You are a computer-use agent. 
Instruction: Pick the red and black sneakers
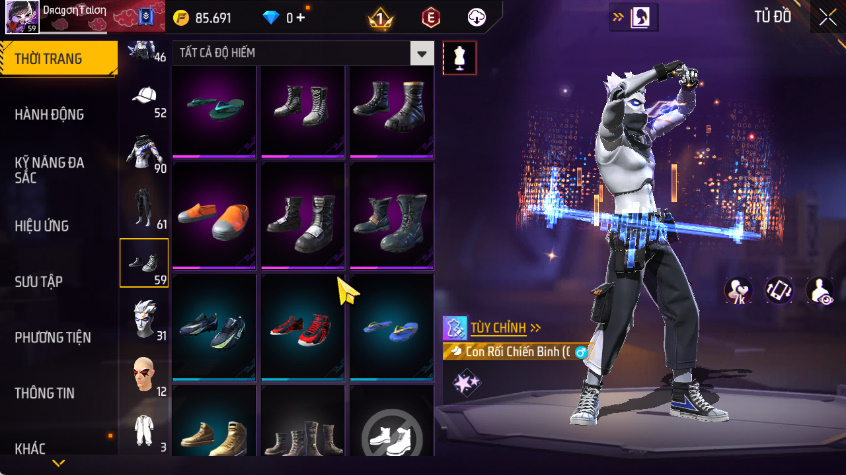(302, 327)
